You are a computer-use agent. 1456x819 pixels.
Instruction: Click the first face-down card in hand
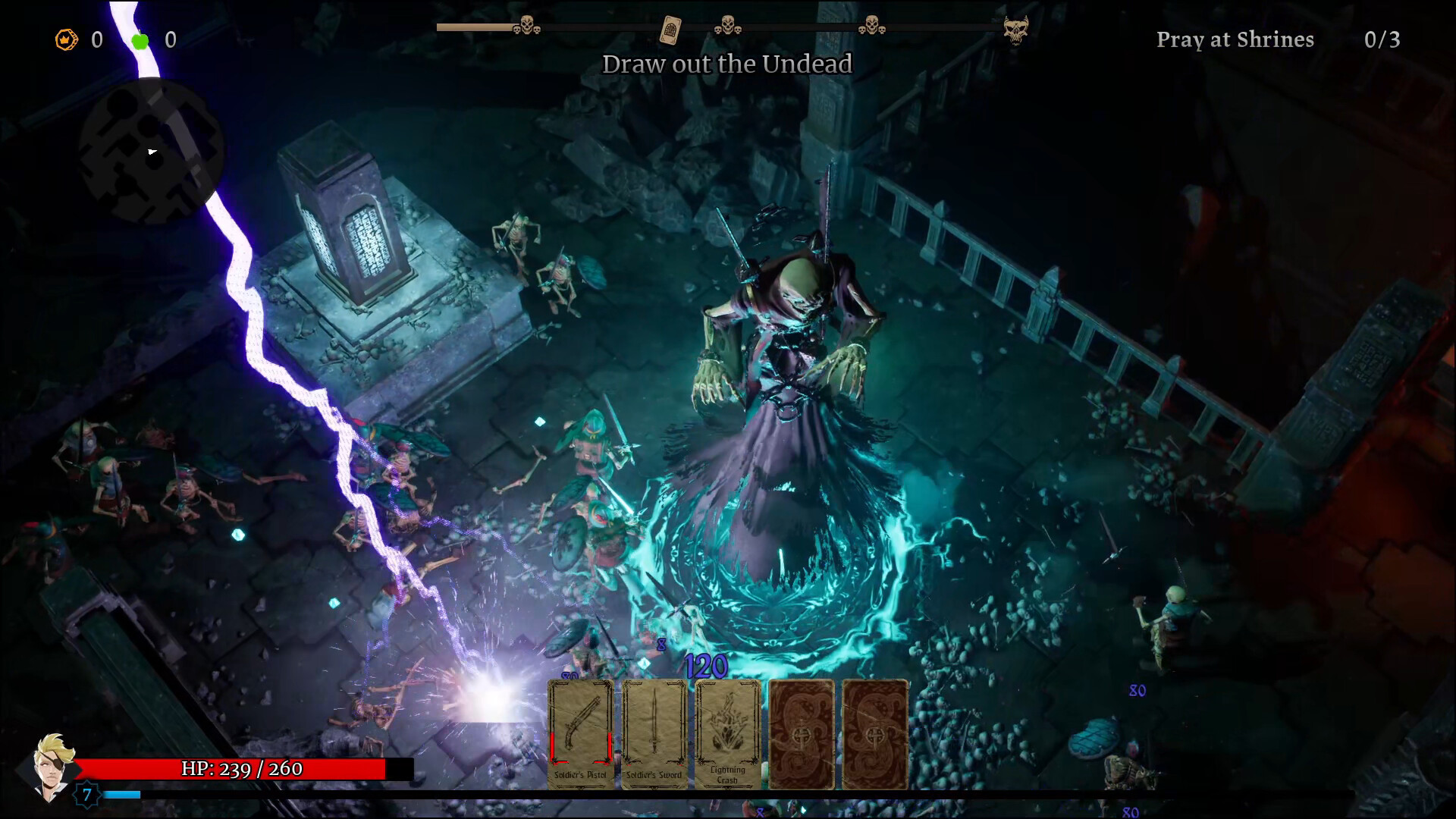[802, 732]
